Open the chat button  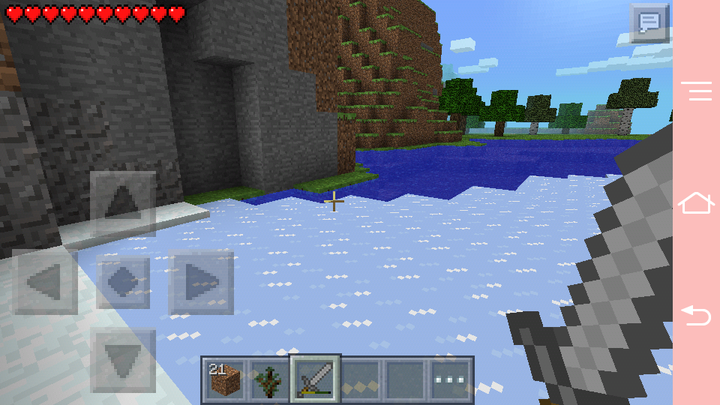[650, 22]
